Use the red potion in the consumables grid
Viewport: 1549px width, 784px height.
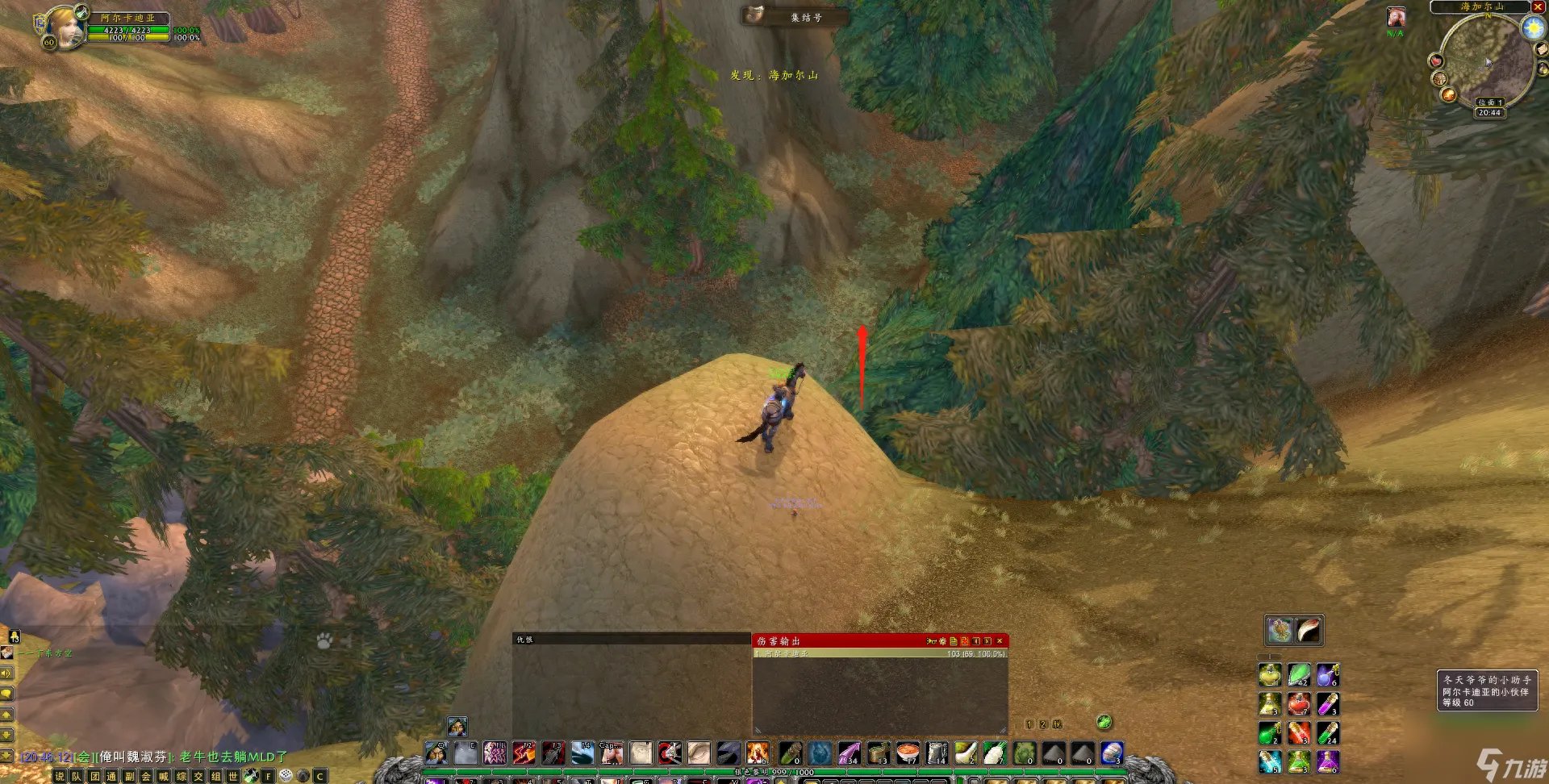pyautogui.click(x=1298, y=703)
